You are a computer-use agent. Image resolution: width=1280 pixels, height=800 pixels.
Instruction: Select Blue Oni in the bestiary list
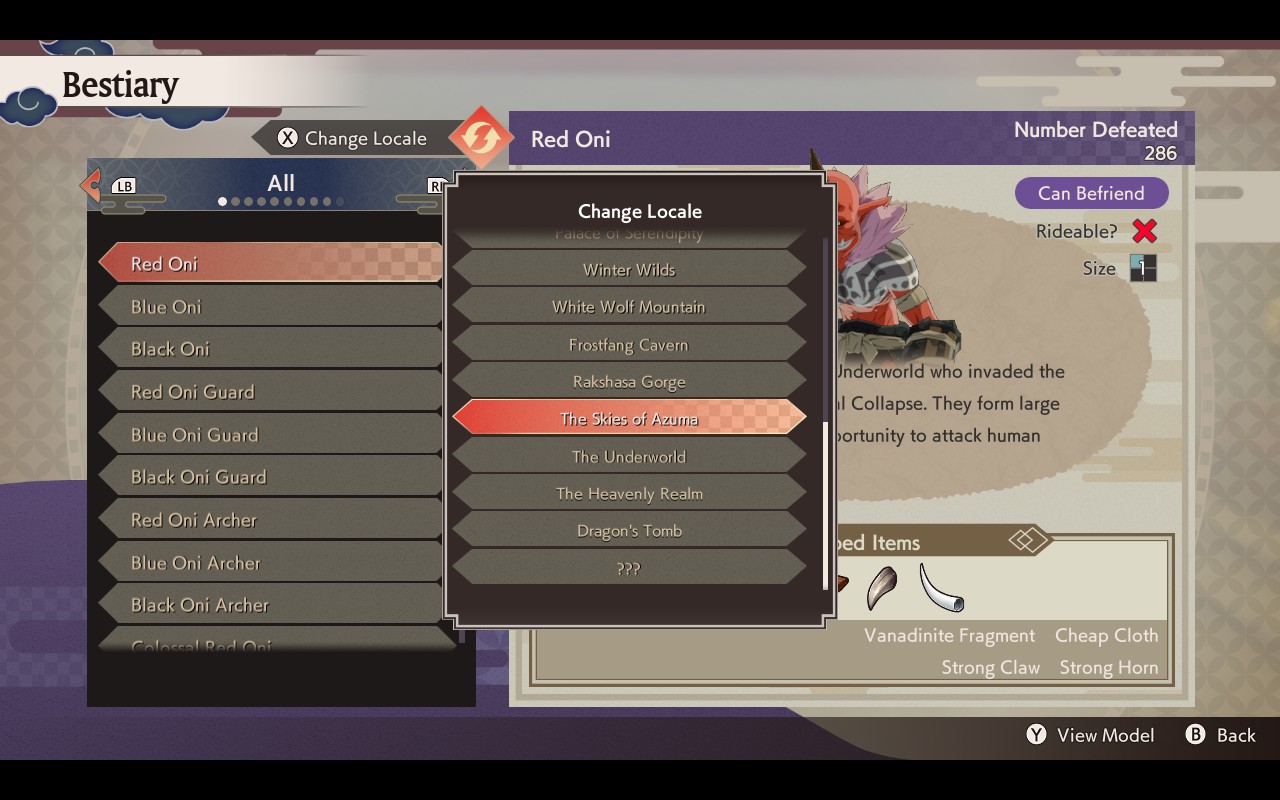pyautogui.click(x=270, y=307)
